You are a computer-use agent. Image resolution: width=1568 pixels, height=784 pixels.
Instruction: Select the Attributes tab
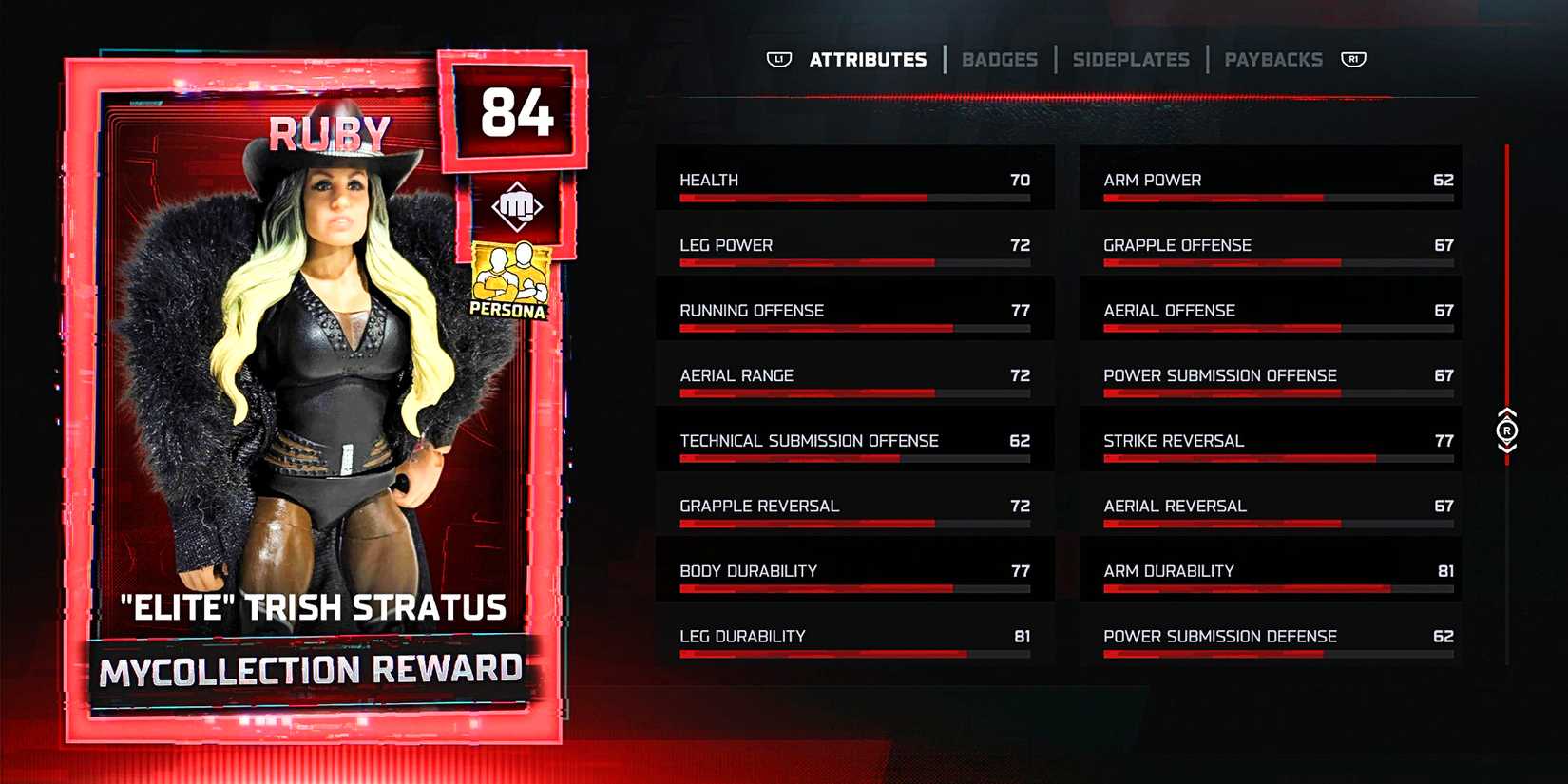(868, 59)
